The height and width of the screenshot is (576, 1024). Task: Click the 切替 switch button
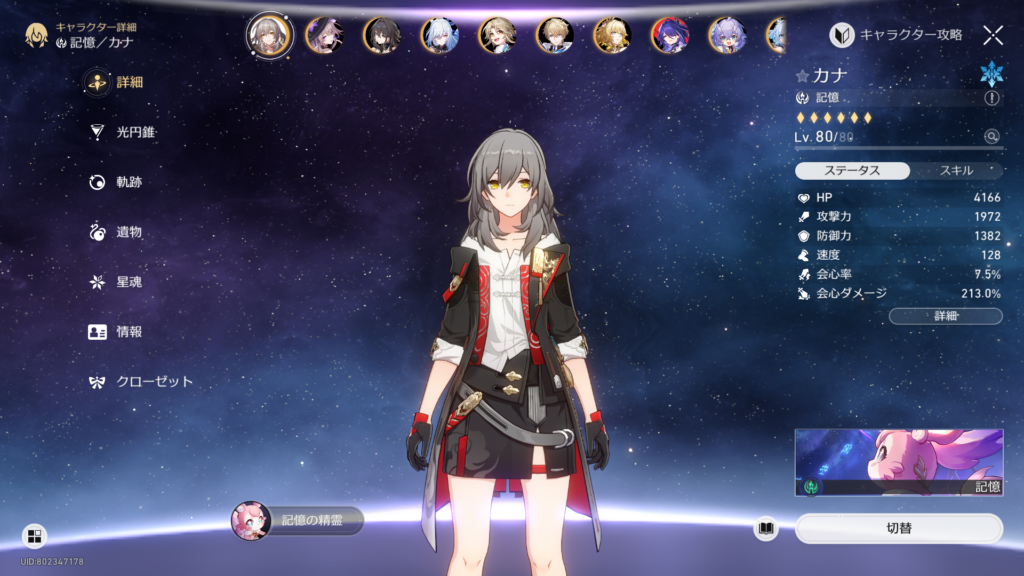click(x=899, y=528)
